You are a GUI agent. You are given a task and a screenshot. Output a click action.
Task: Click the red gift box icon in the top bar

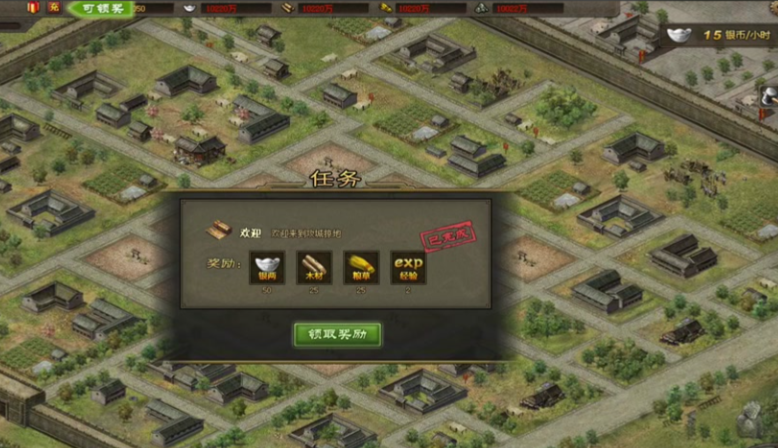32,8
